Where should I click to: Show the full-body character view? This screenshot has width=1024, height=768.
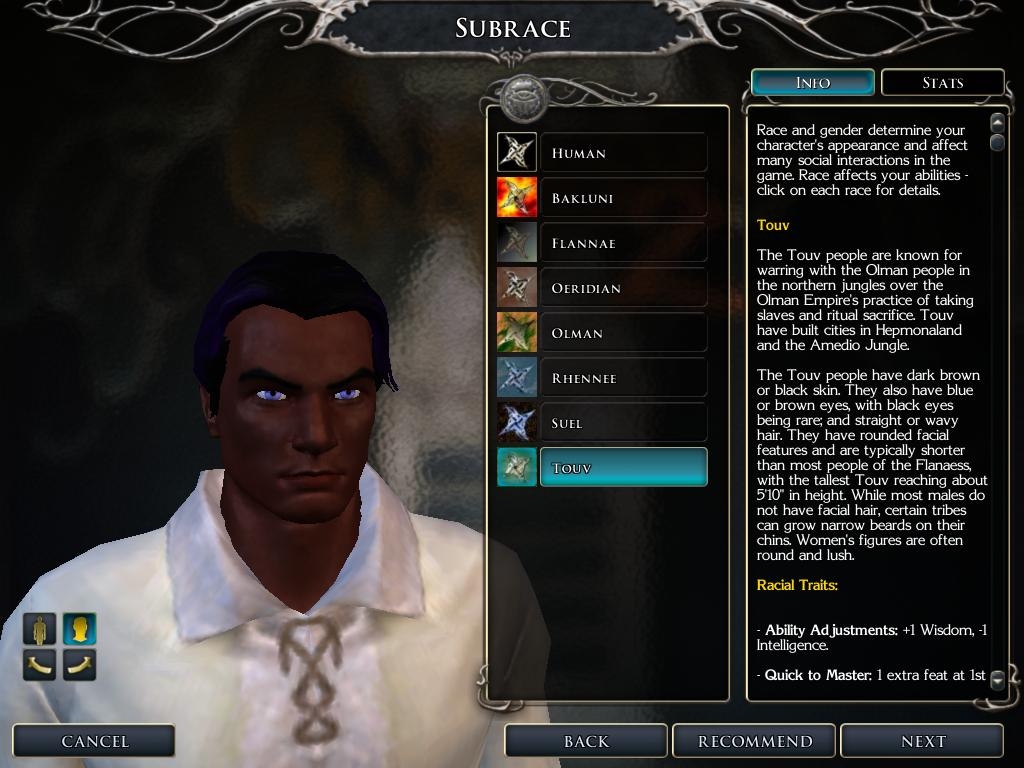[x=40, y=629]
